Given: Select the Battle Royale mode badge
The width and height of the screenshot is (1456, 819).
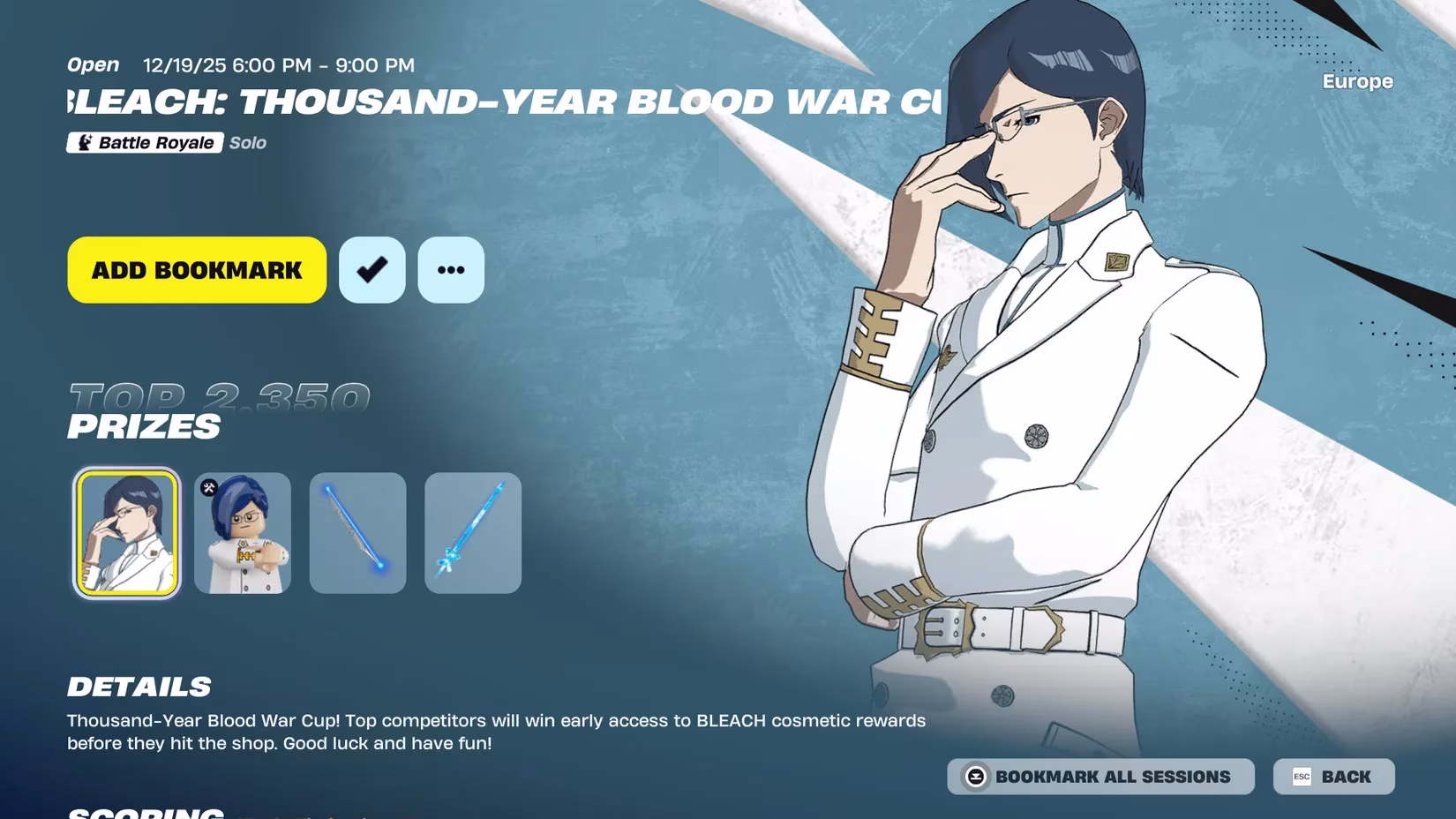Looking at the screenshot, I should tap(144, 142).
